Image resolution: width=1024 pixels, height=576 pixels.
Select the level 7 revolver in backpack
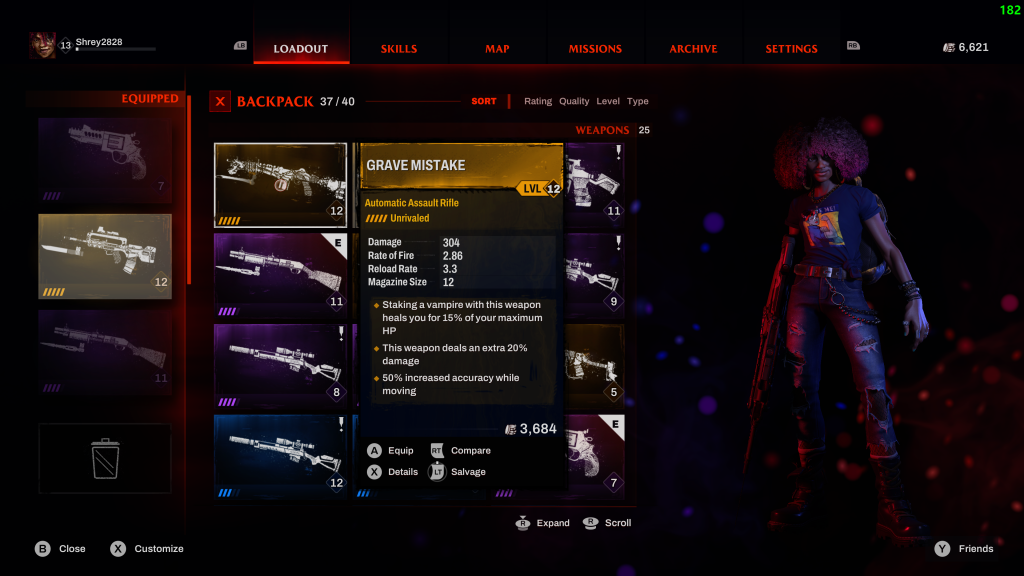597,456
